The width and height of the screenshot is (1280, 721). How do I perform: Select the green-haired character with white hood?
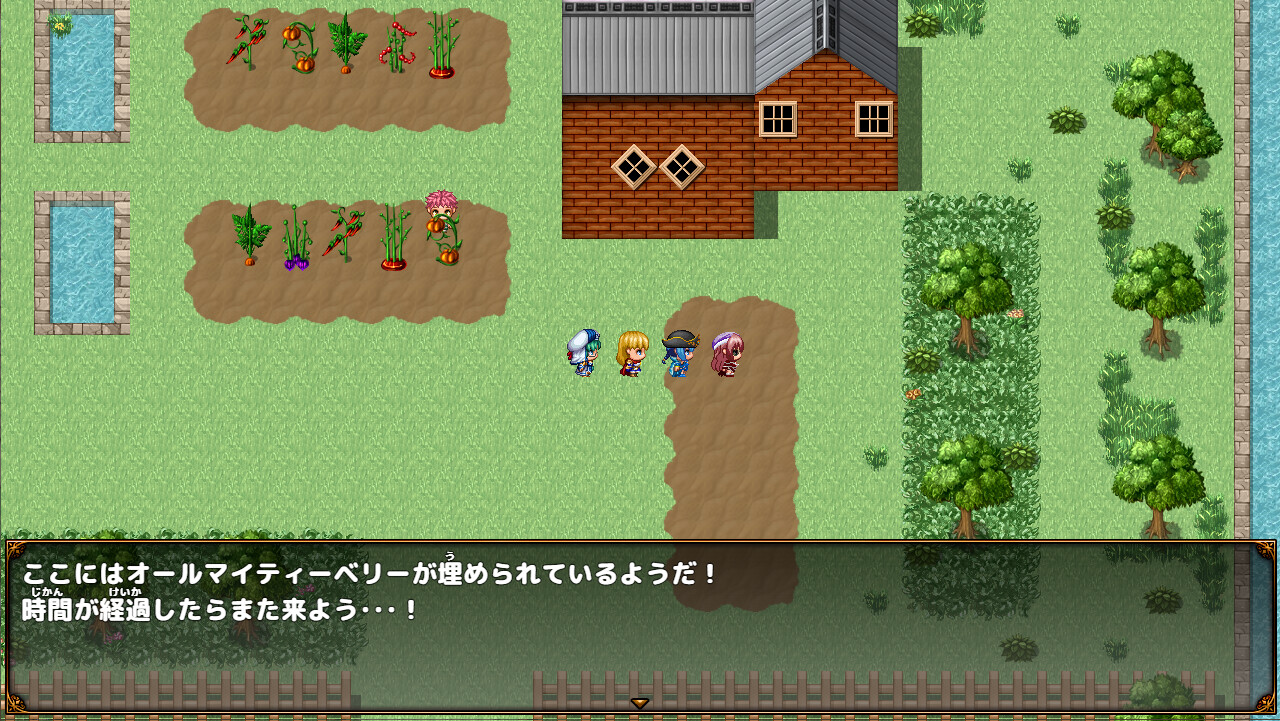[583, 357]
